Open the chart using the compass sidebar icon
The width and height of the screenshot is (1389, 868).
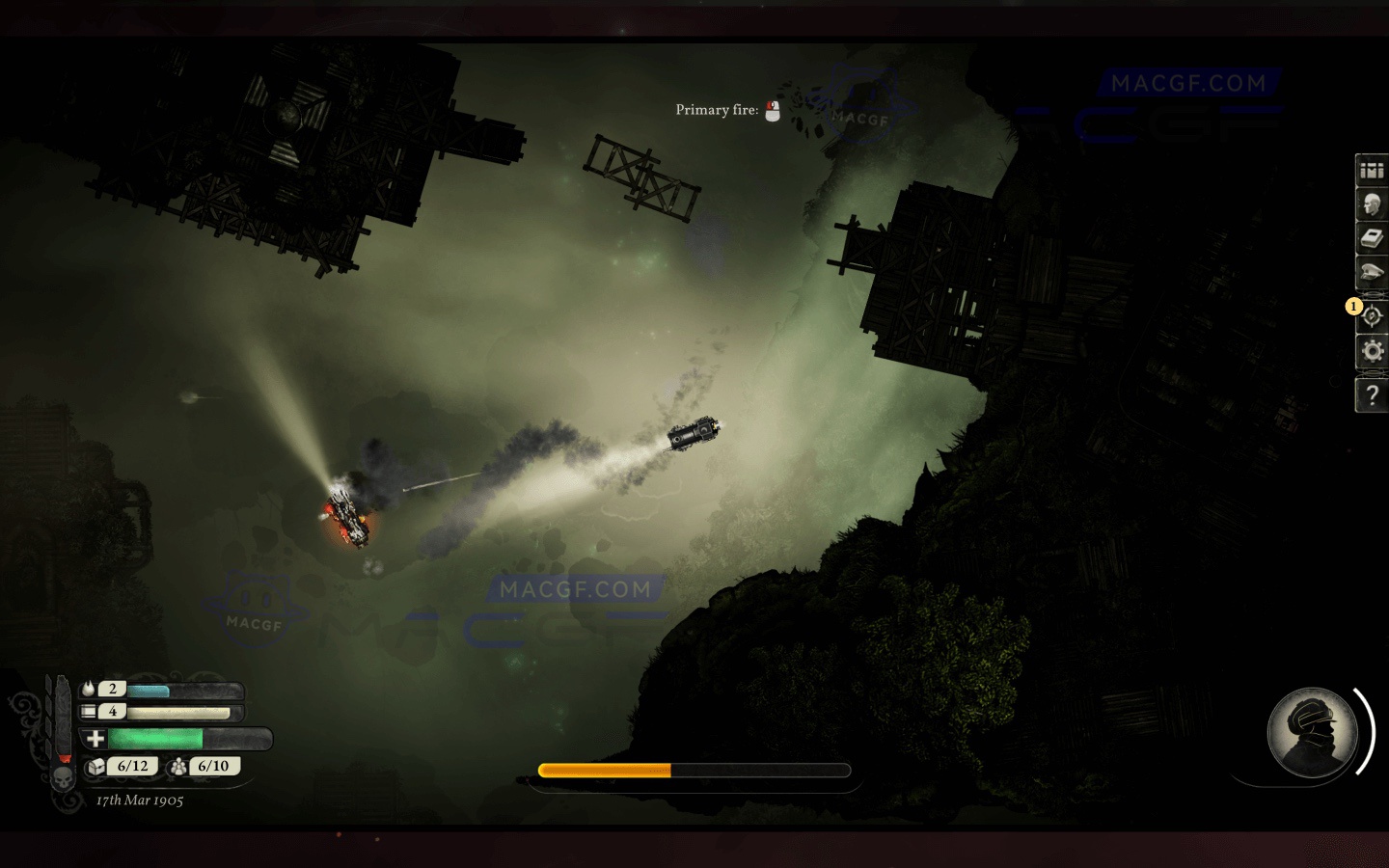pyautogui.click(x=1372, y=317)
